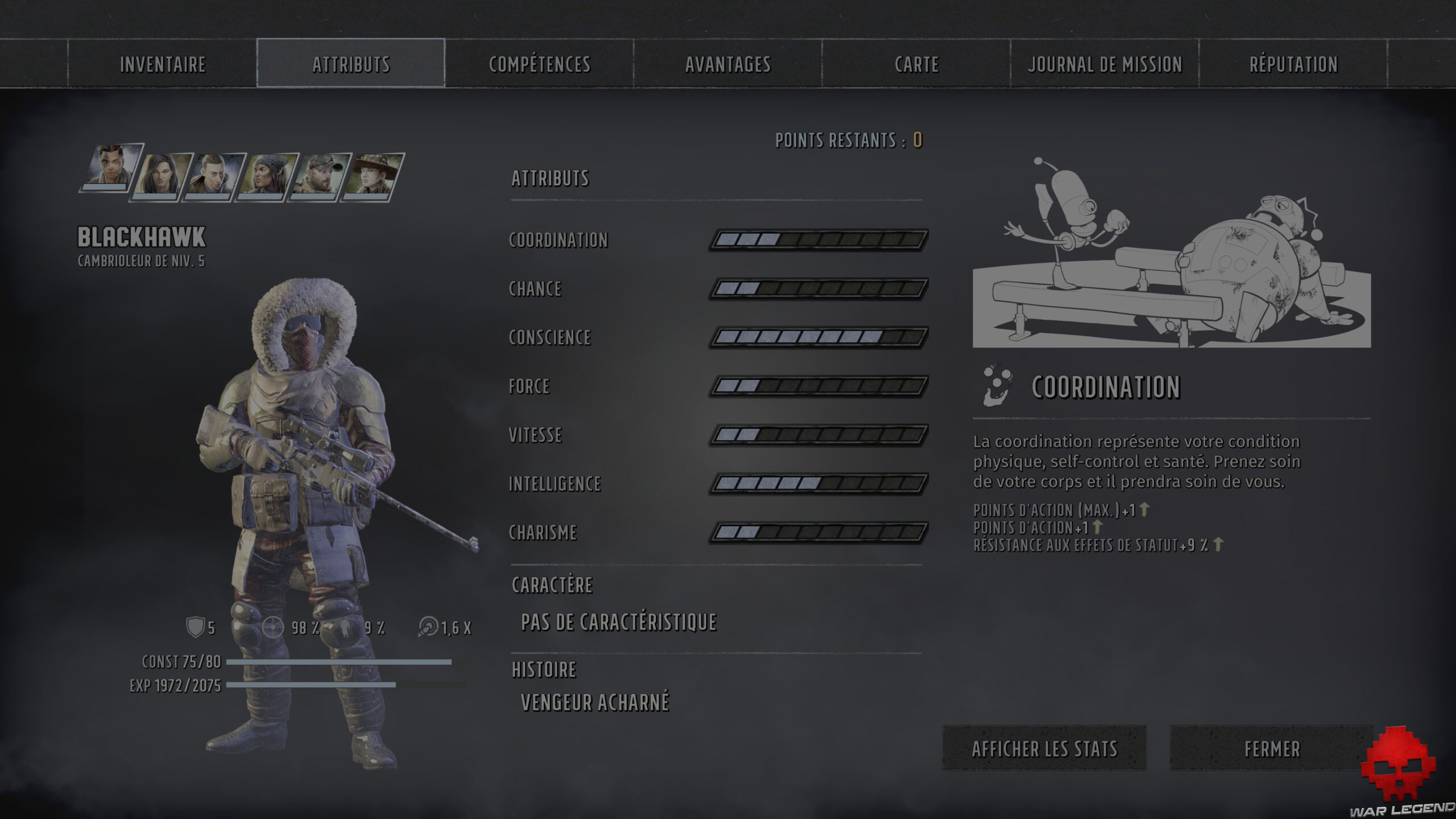Select the Attributs tab
Viewport: 1456px width, 819px height.
click(351, 64)
